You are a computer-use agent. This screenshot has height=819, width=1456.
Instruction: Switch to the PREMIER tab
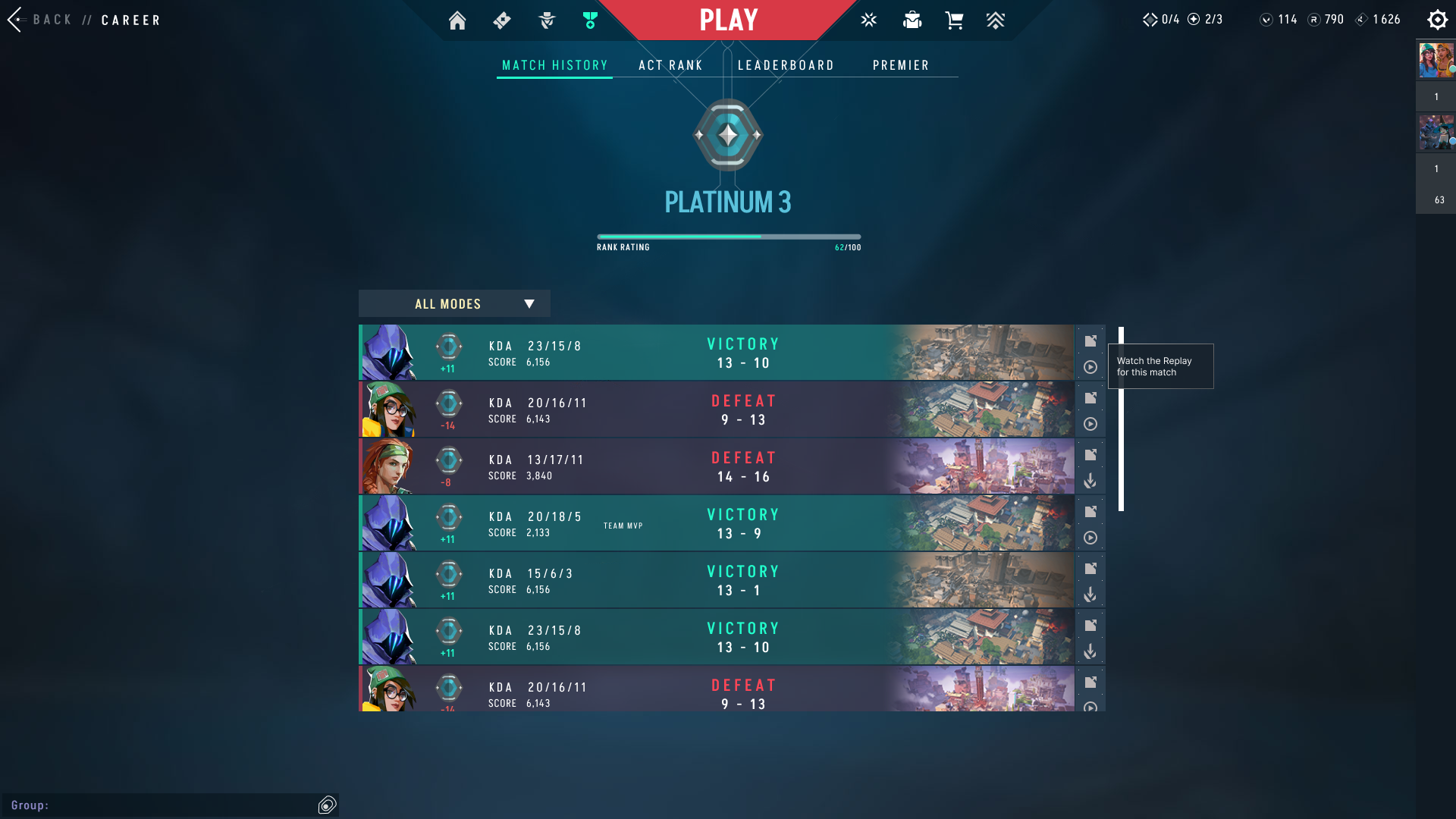pos(901,65)
